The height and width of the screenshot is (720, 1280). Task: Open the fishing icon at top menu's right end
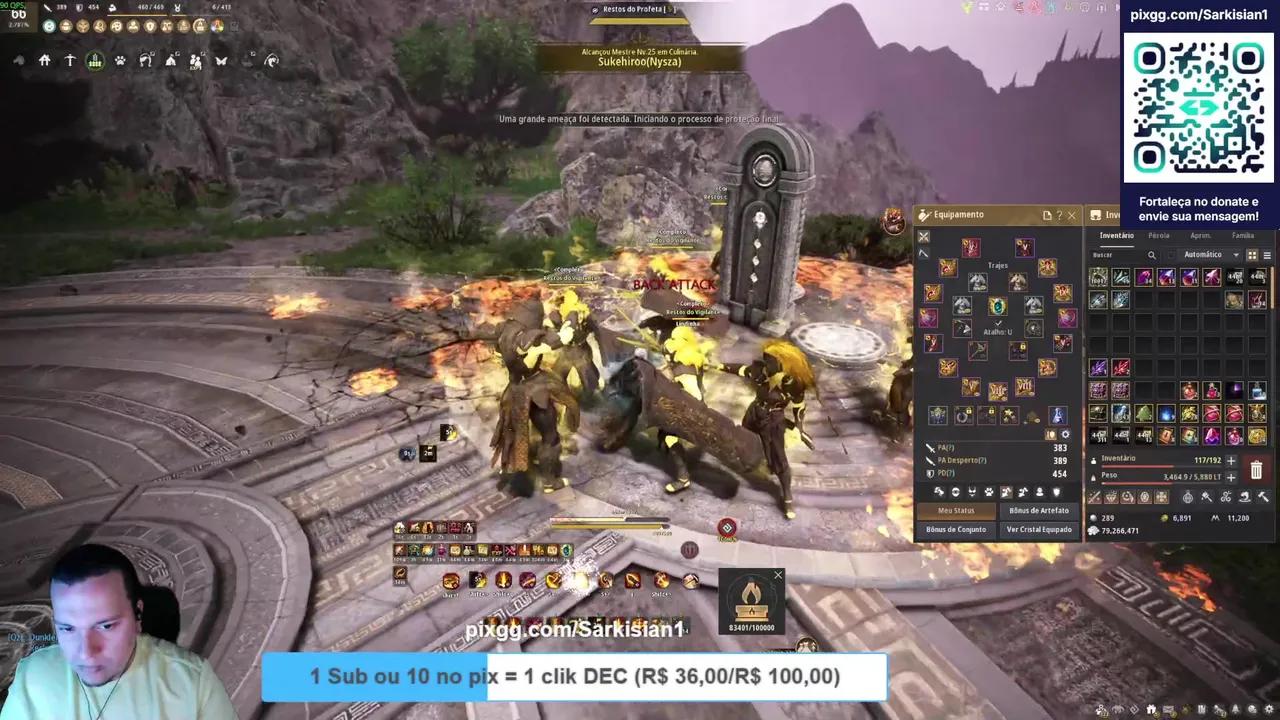point(272,61)
